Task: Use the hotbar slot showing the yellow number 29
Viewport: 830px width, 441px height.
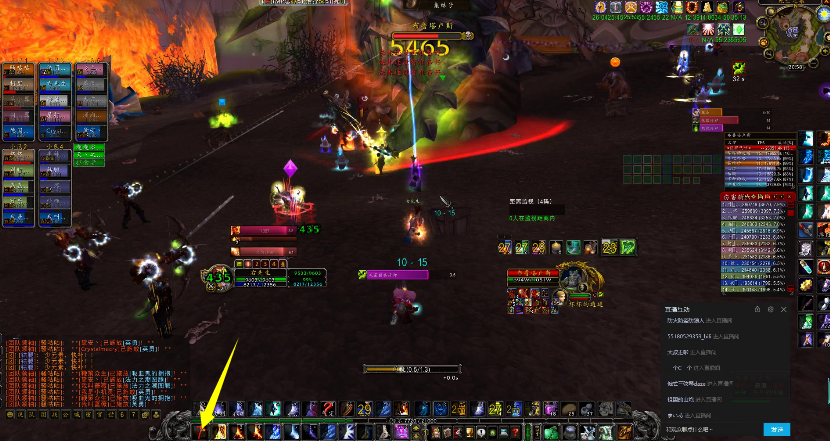Action: point(365,409)
